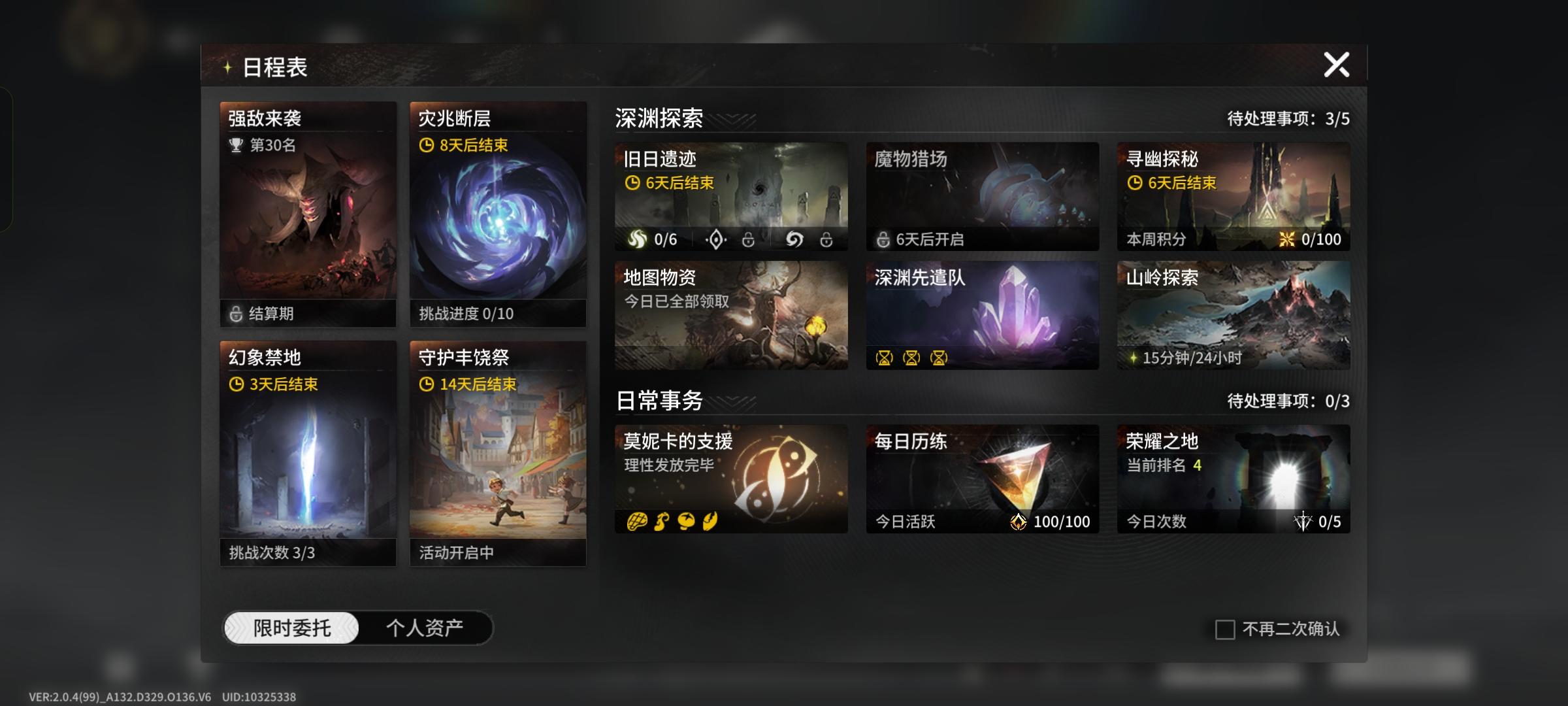Select the 限时委托 tab
The image size is (1568, 706).
pyautogui.click(x=292, y=626)
